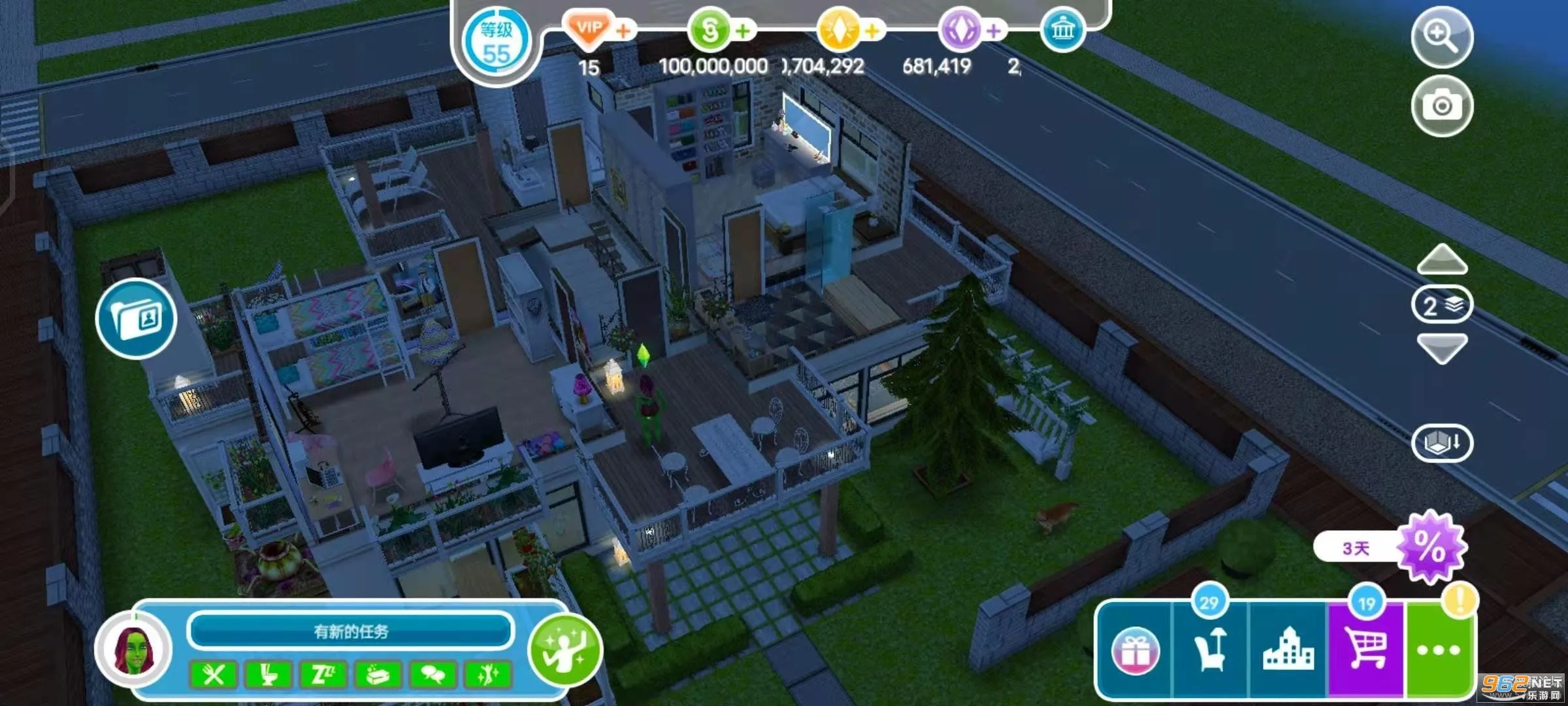The image size is (1568, 706).
Task: Go up one floor with the up arrow
Action: coord(1442,260)
